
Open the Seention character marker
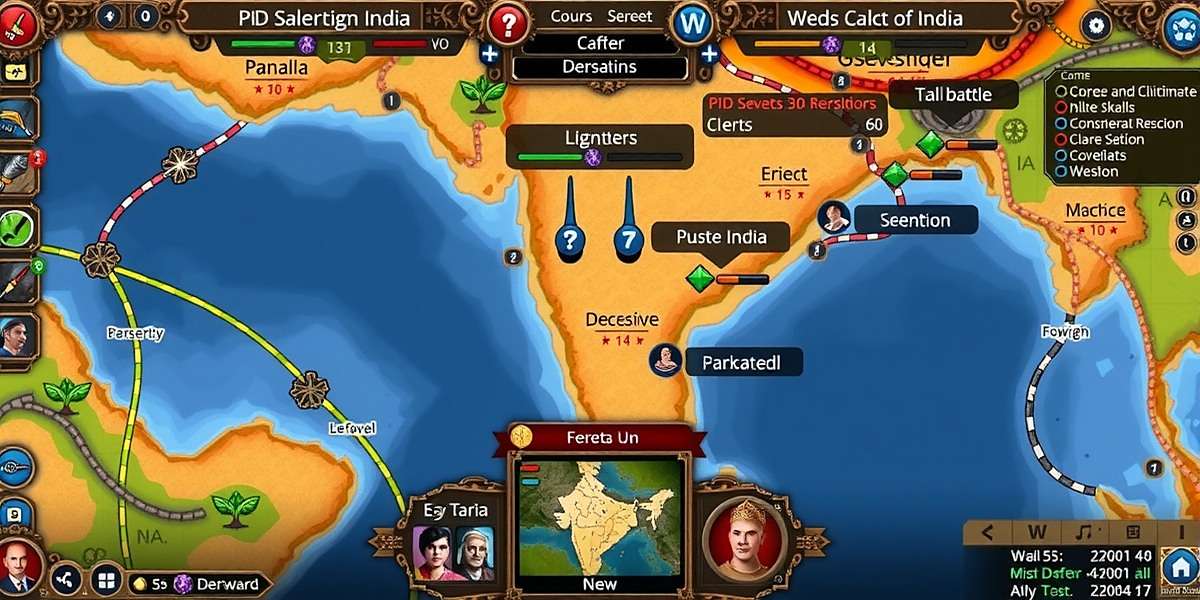[x=833, y=217]
